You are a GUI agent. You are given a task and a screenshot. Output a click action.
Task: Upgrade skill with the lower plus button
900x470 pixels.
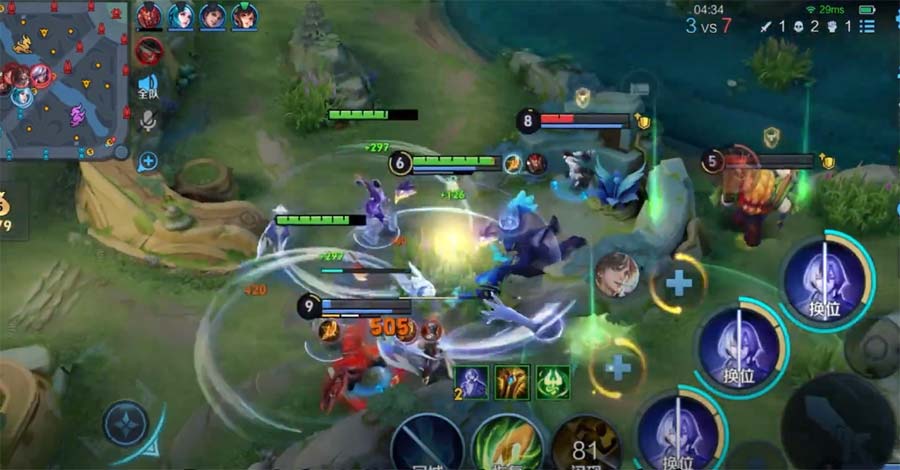(618, 368)
